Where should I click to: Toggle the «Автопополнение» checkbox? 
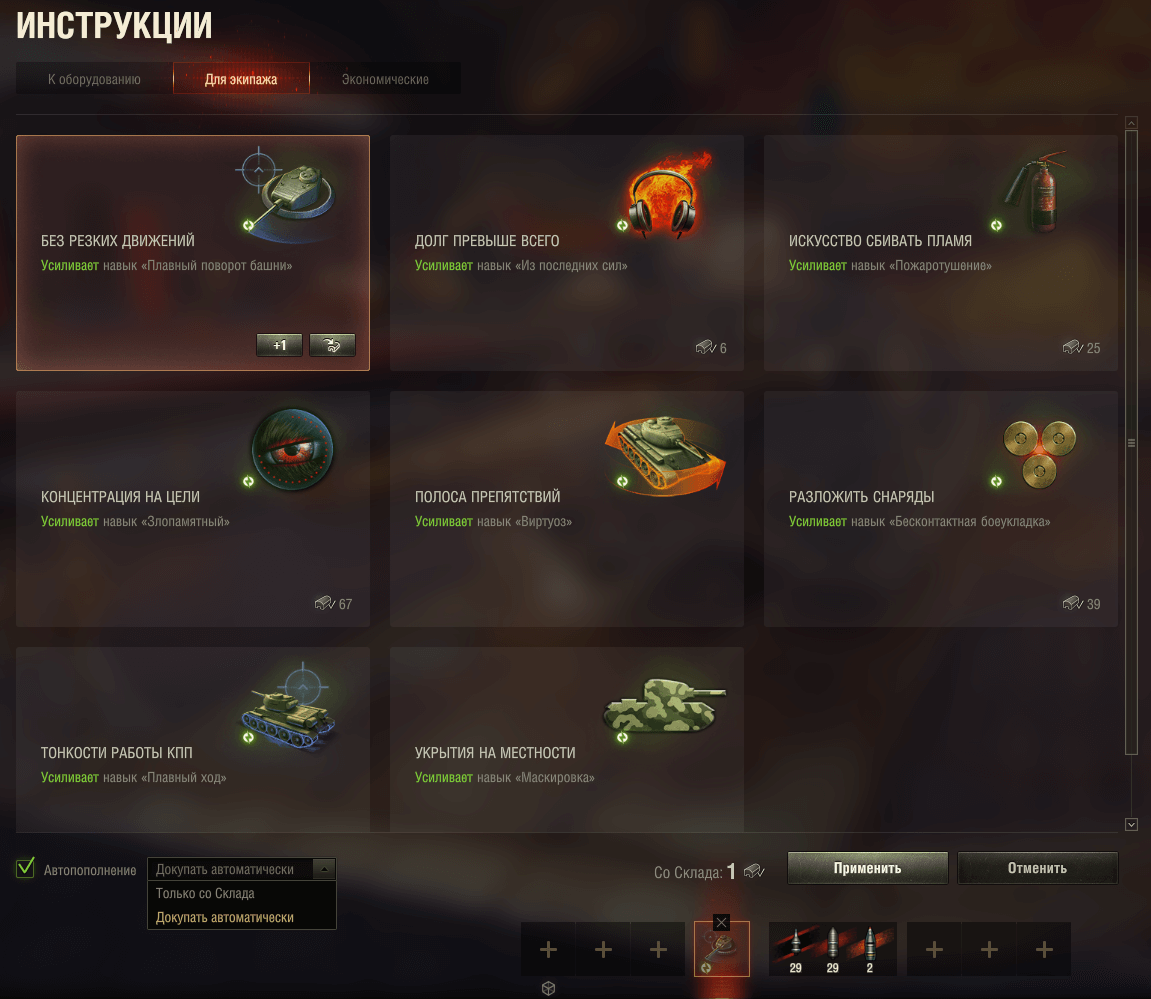(26, 868)
